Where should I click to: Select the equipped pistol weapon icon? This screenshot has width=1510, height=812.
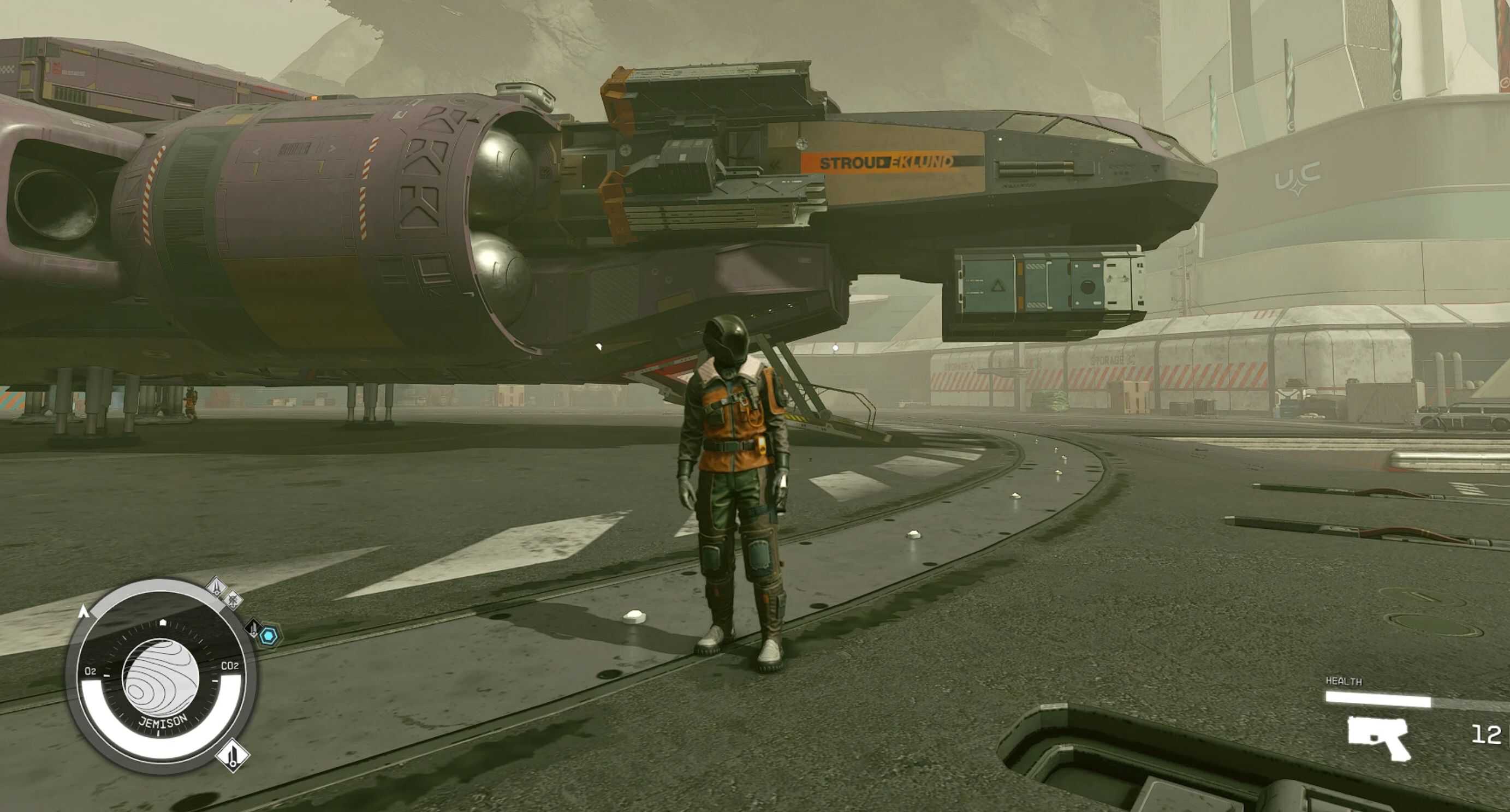[x=1378, y=738]
